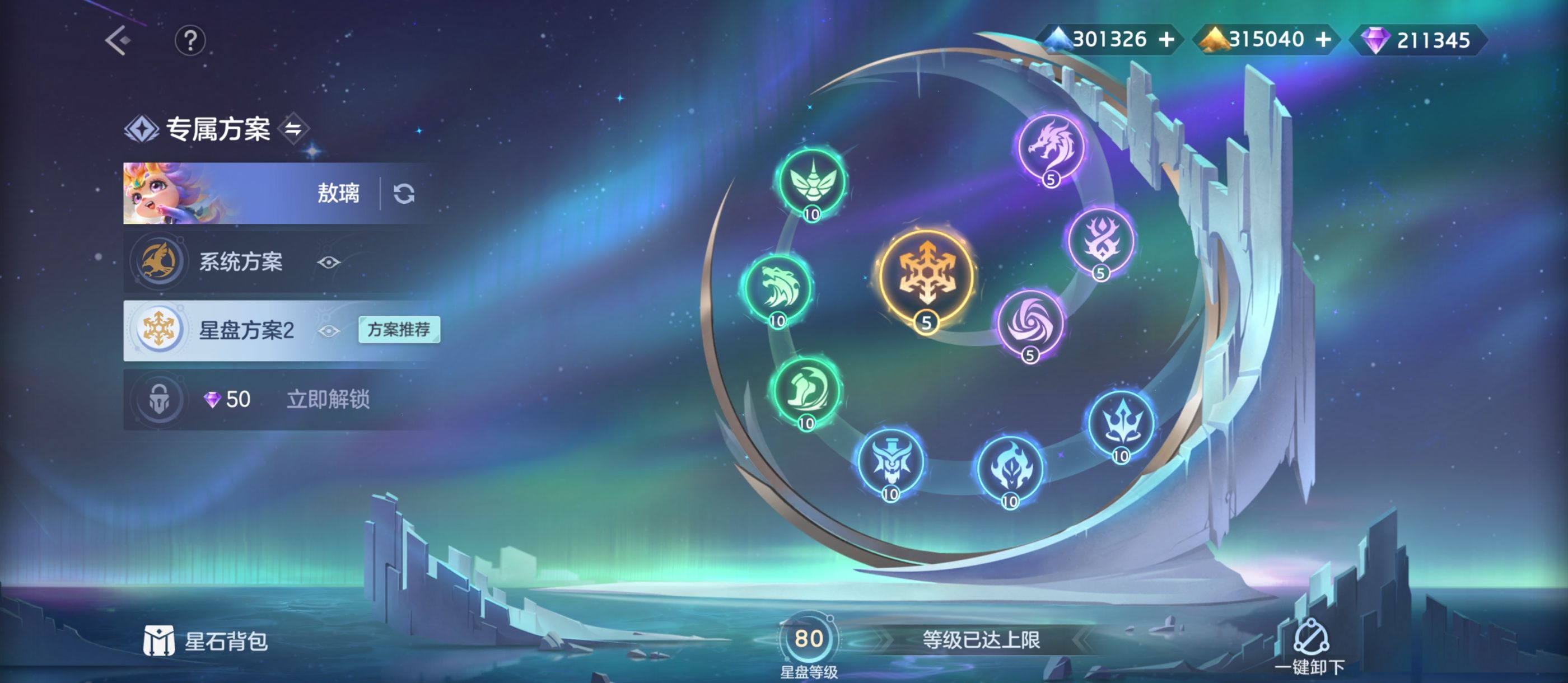Toggle the 专属方案 swap arrows
The width and height of the screenshot is (1568, 683).
pyautogui.click(x=293, y=128)
